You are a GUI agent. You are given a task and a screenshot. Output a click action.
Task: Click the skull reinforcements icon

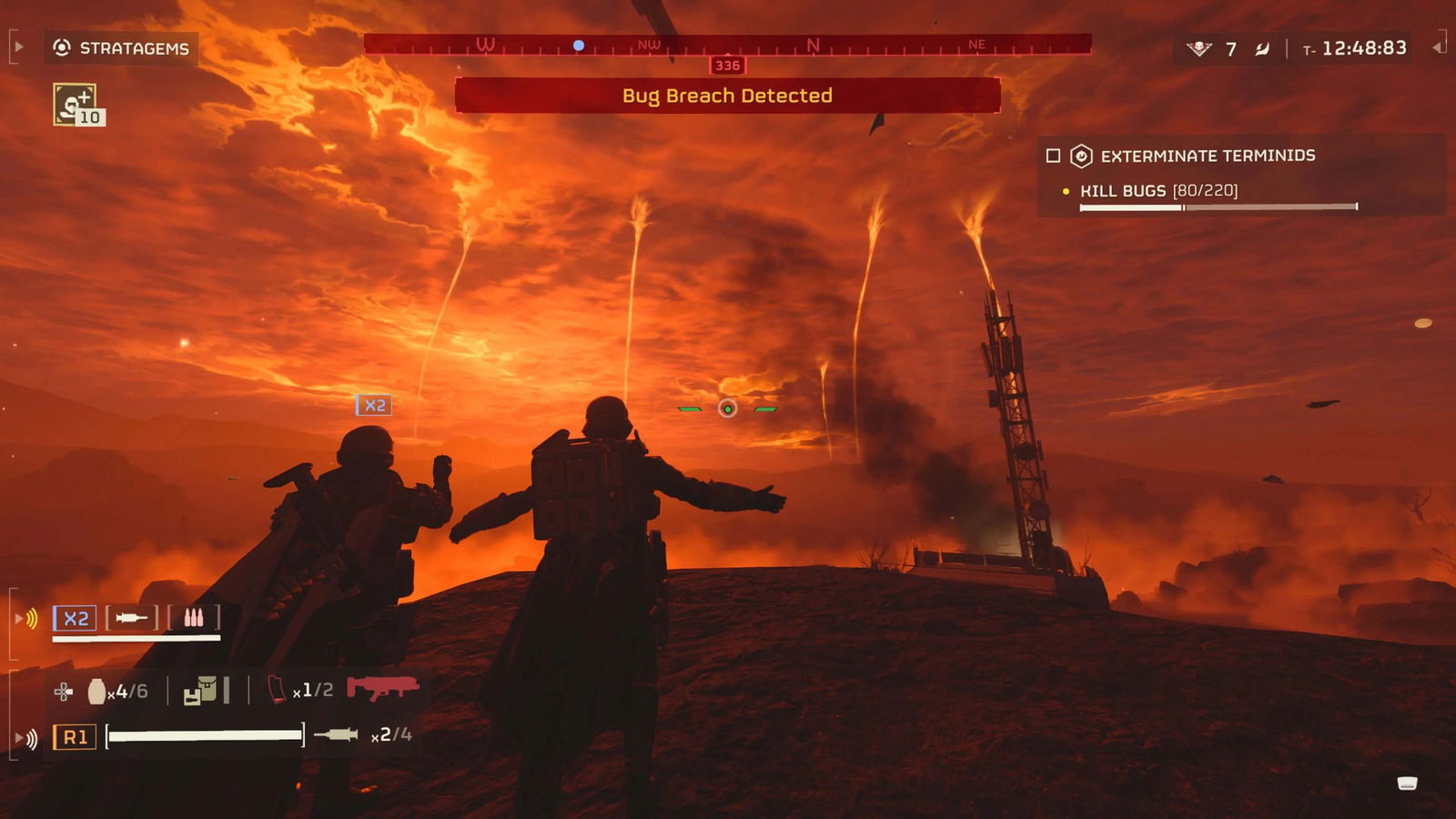[1198, 48]
